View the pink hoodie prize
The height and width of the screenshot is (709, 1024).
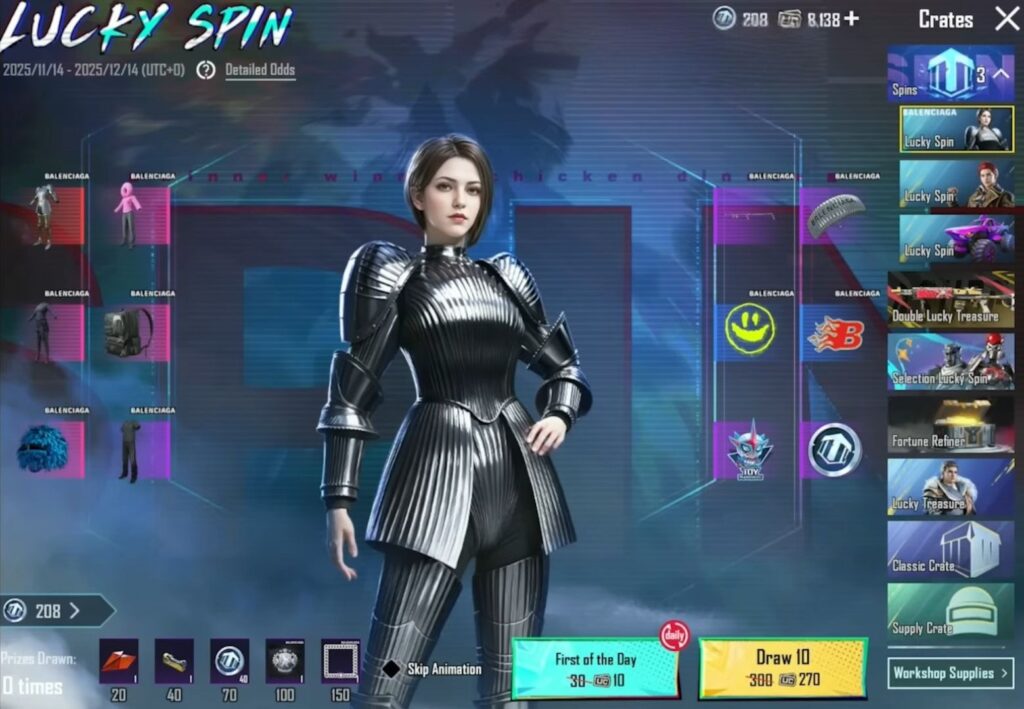128,214
